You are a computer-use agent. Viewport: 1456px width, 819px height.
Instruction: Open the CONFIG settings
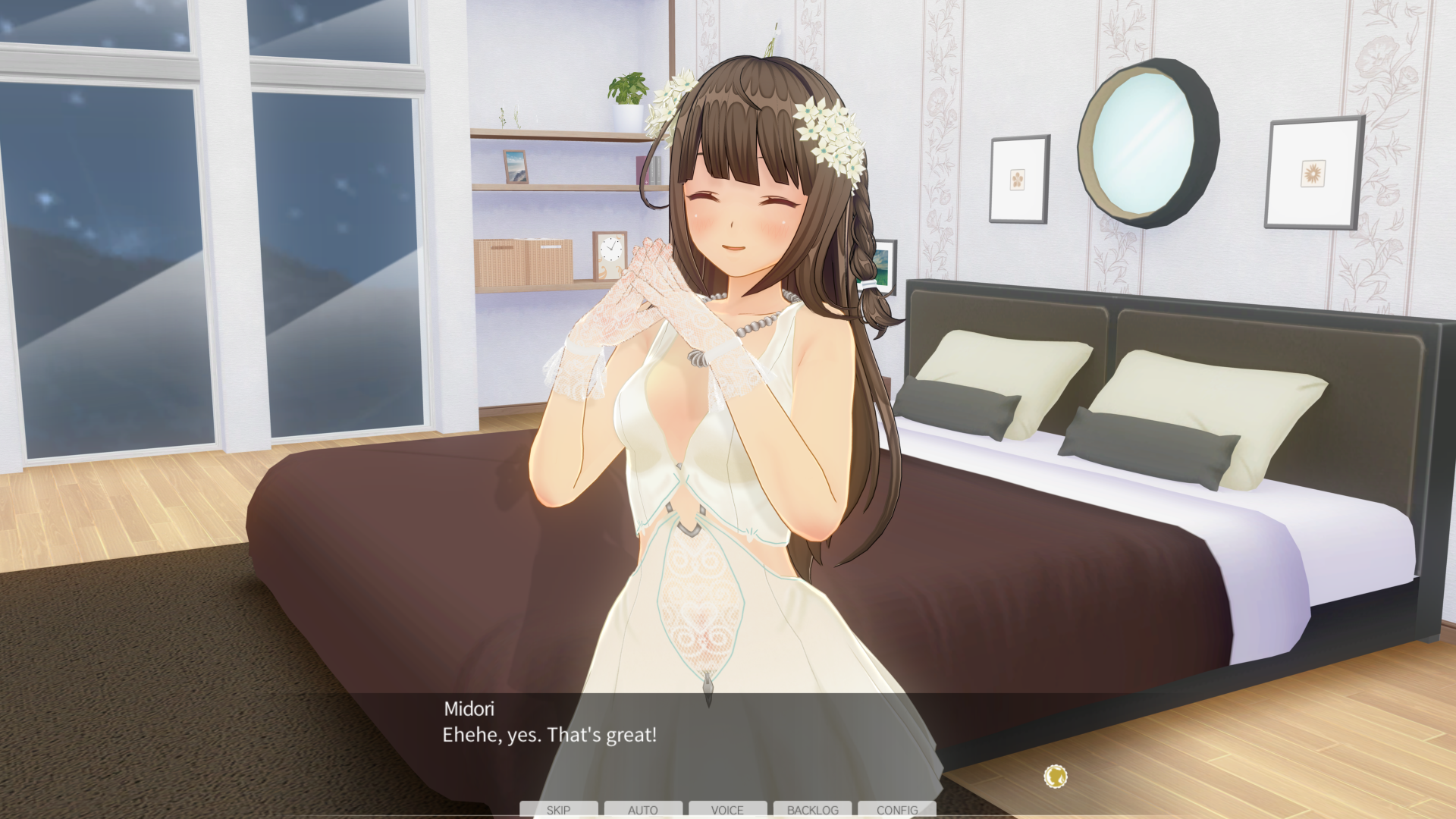(897, 809)
